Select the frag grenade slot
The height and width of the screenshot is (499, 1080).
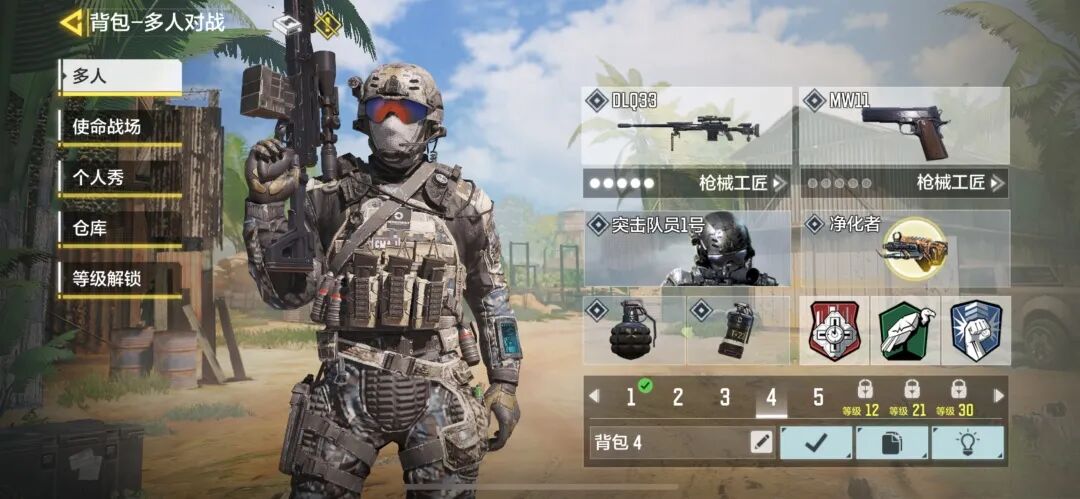coord(634,330)
